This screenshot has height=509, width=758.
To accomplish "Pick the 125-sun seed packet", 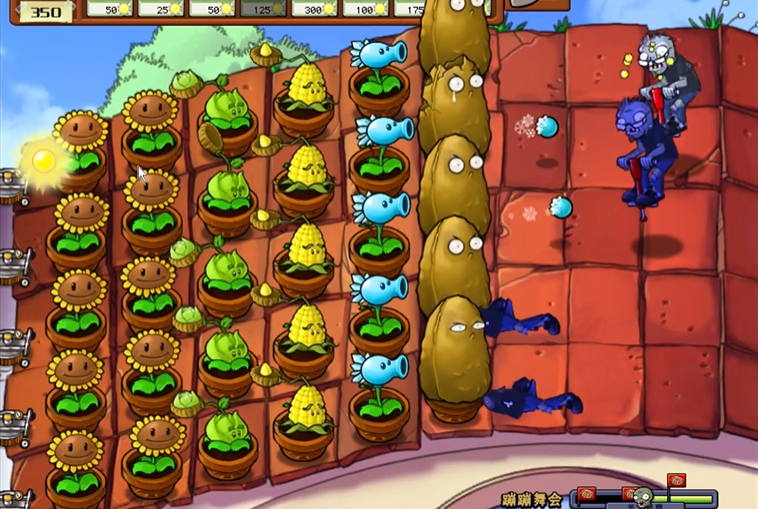I will click(263, 8).
